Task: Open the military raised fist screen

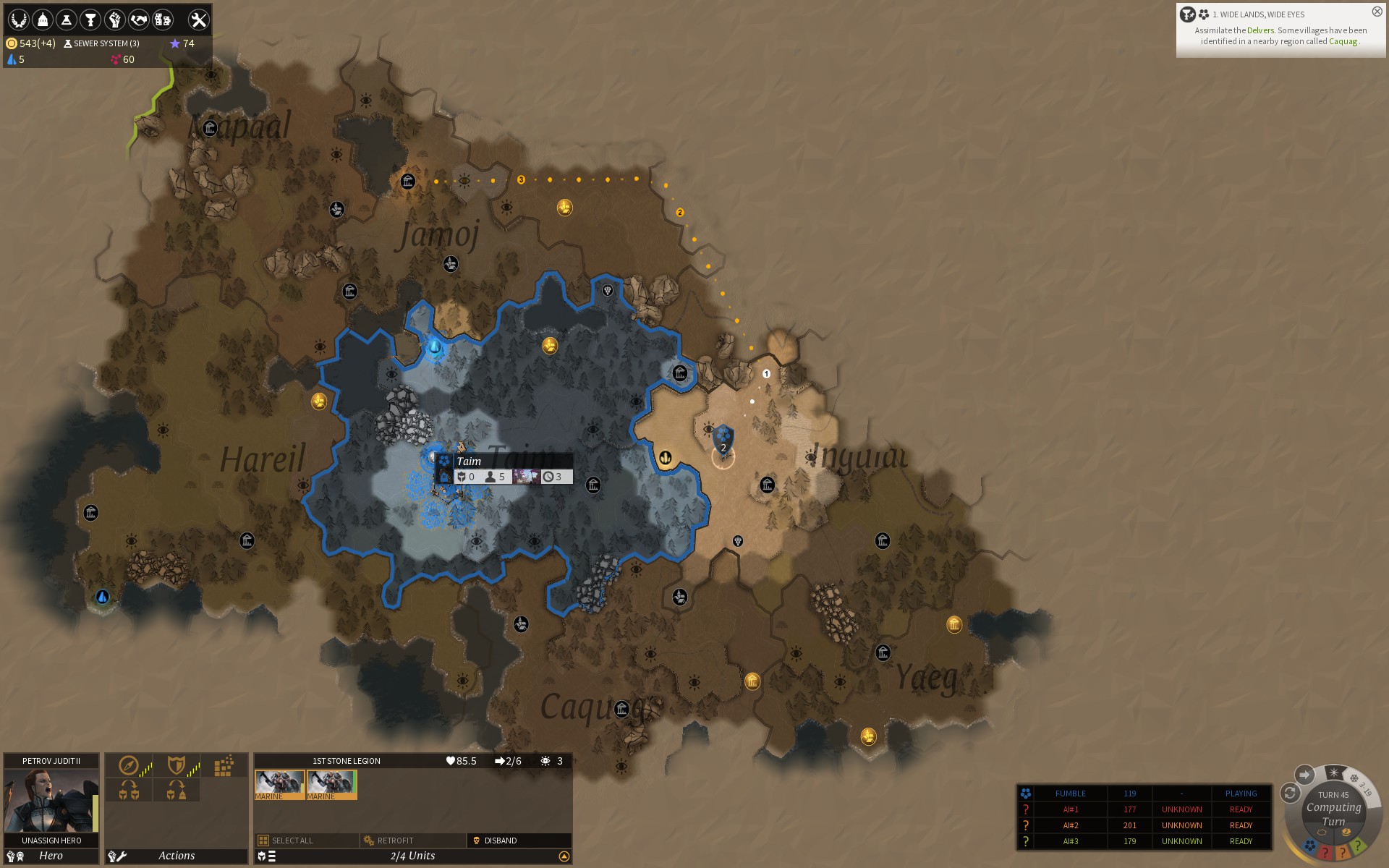Action: 114,20
